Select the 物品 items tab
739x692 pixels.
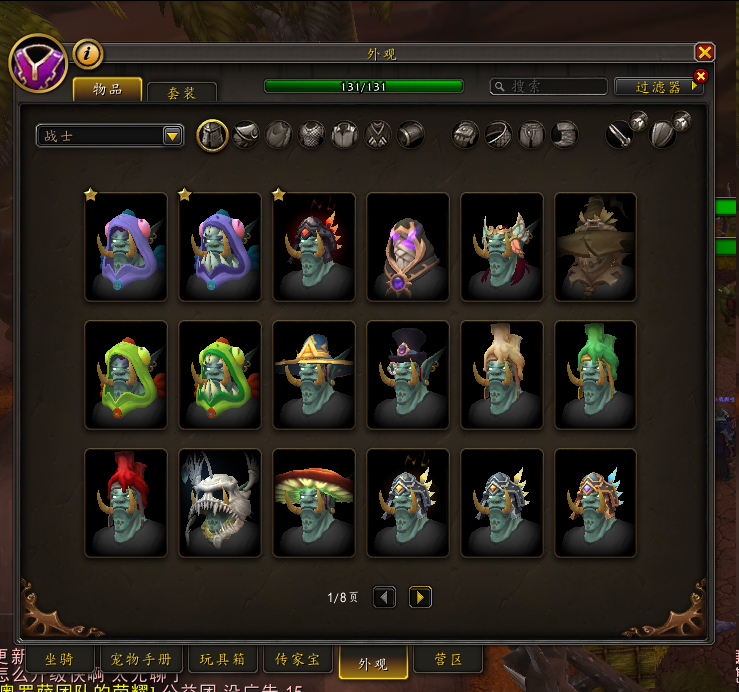tap(108, 90)
